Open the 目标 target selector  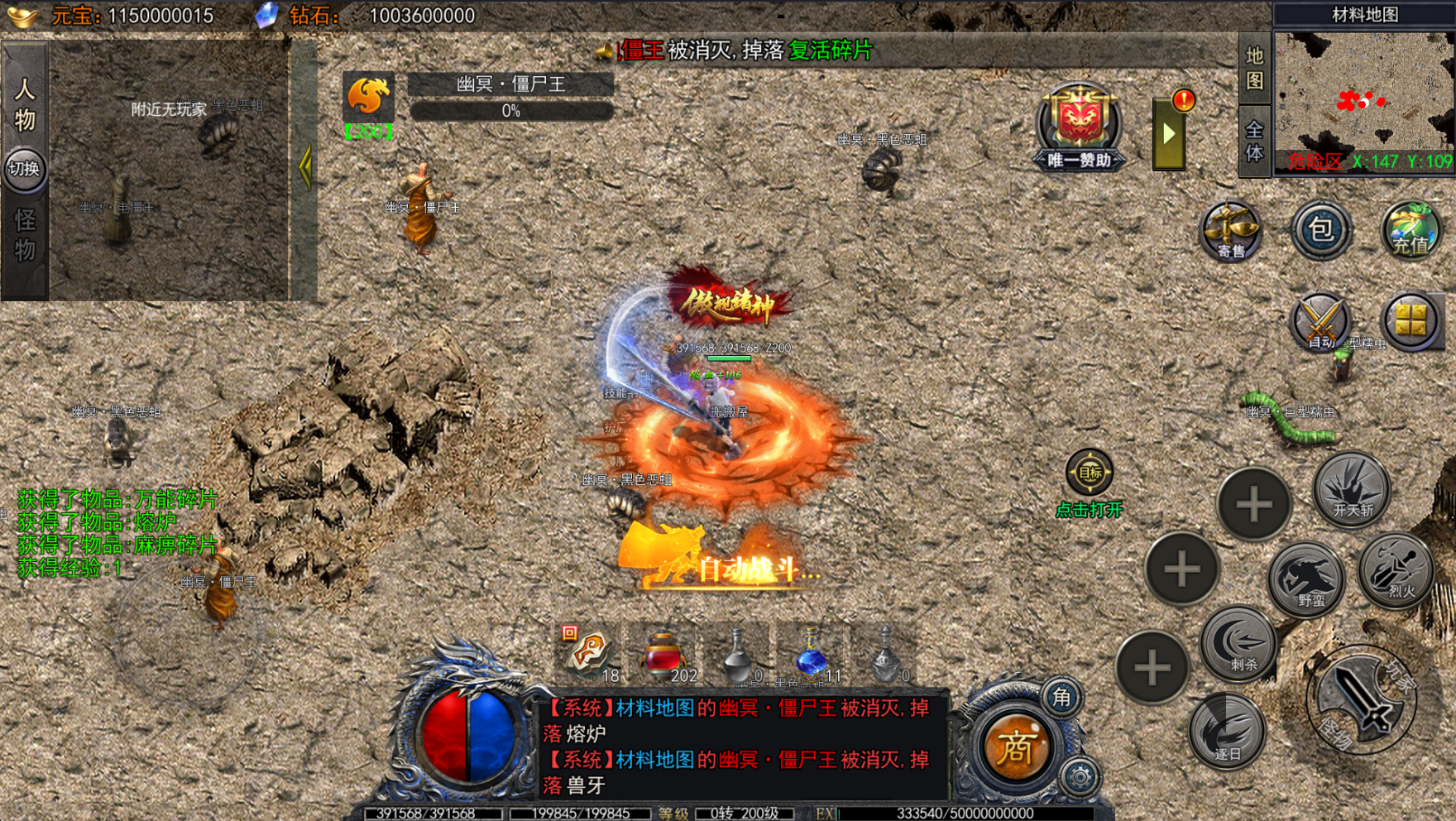[1090, 473]
